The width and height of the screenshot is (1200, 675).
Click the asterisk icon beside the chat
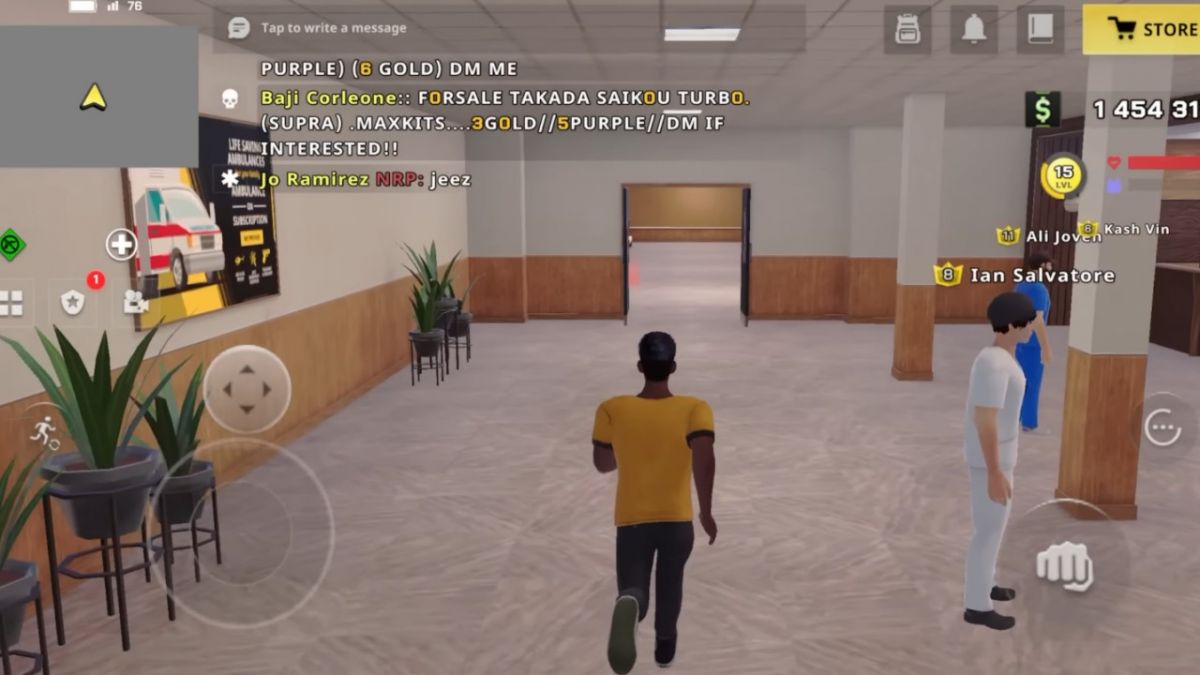[230, 179]
